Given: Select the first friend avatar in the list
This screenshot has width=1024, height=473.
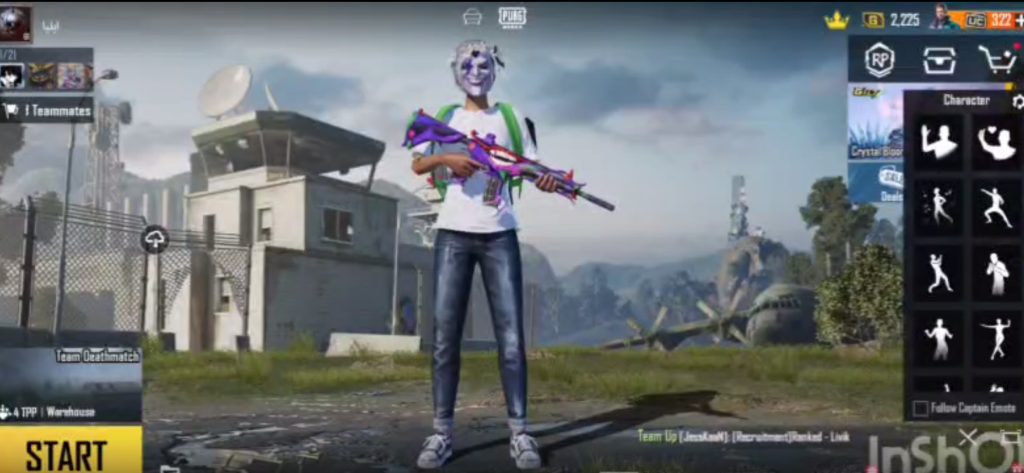Looking at the screenshot, I should [x=13, y=76].
